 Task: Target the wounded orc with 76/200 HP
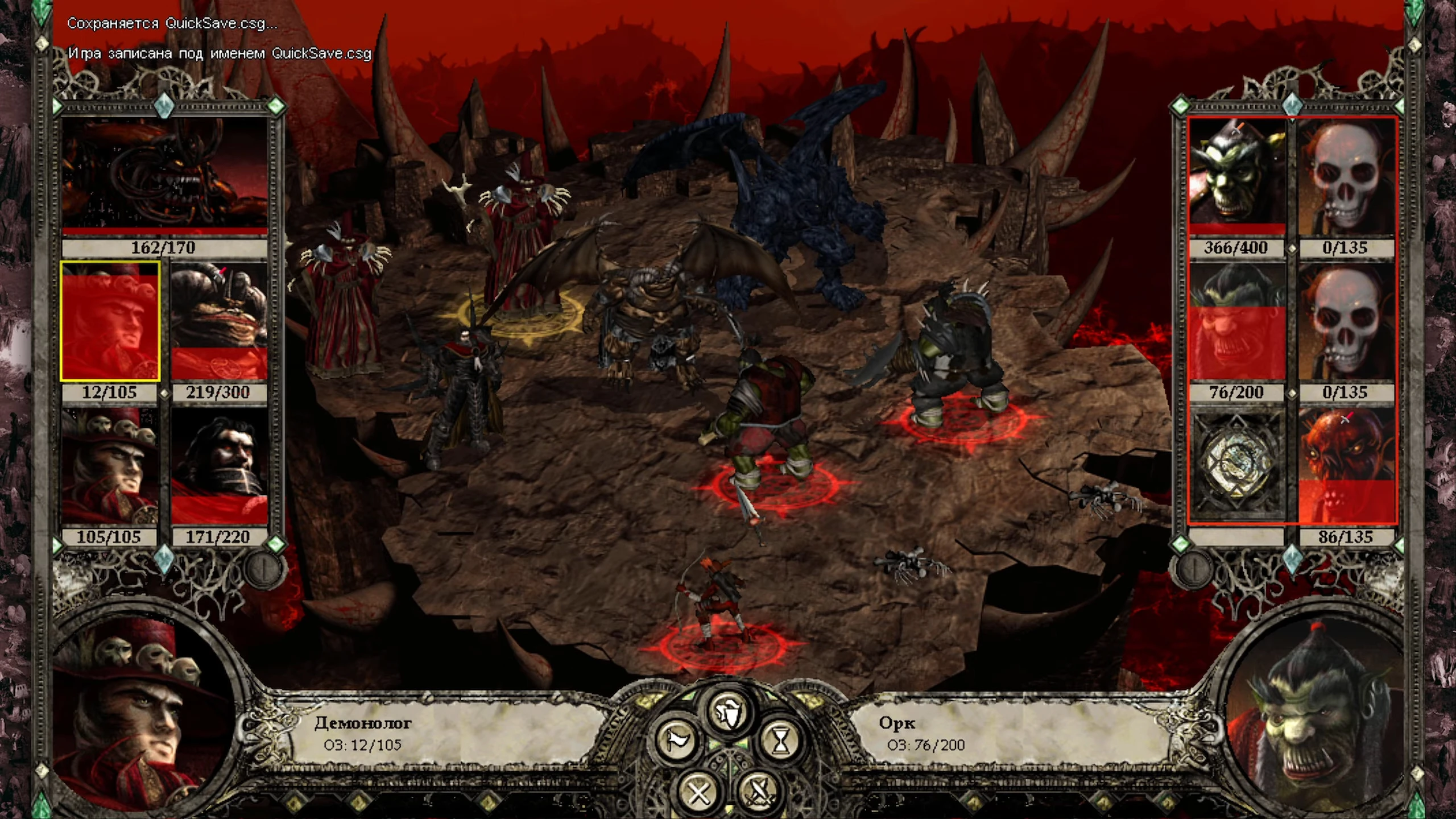(1237, 321)
